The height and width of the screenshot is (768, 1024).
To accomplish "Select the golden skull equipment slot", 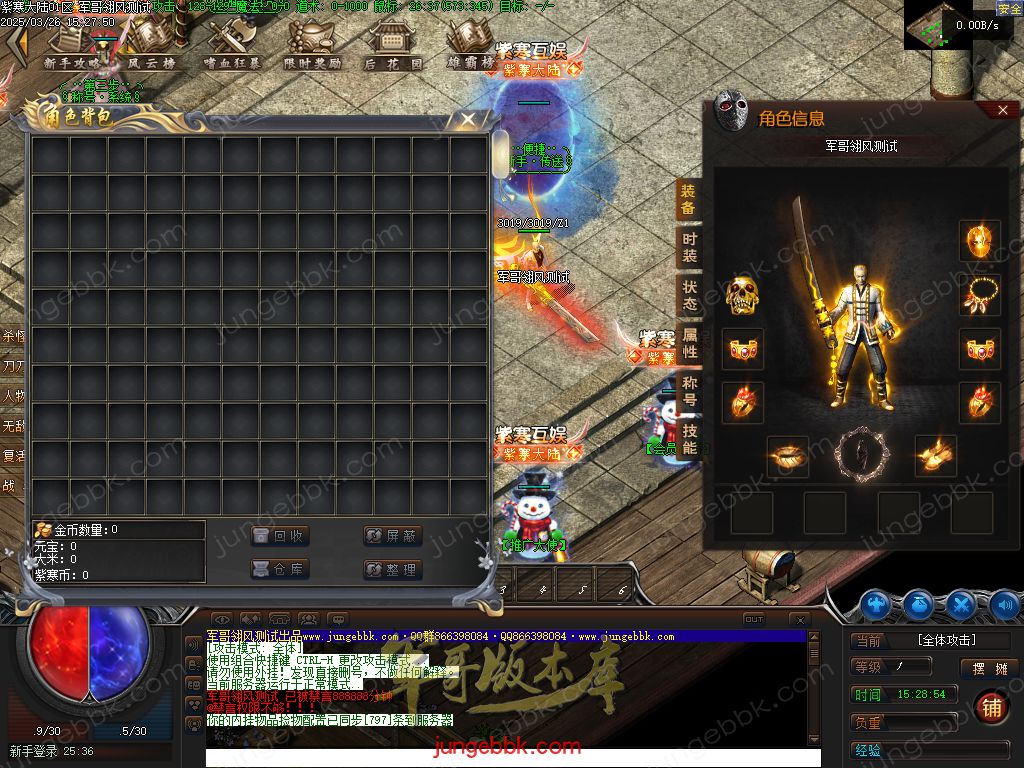I will (x=741, y=295).
